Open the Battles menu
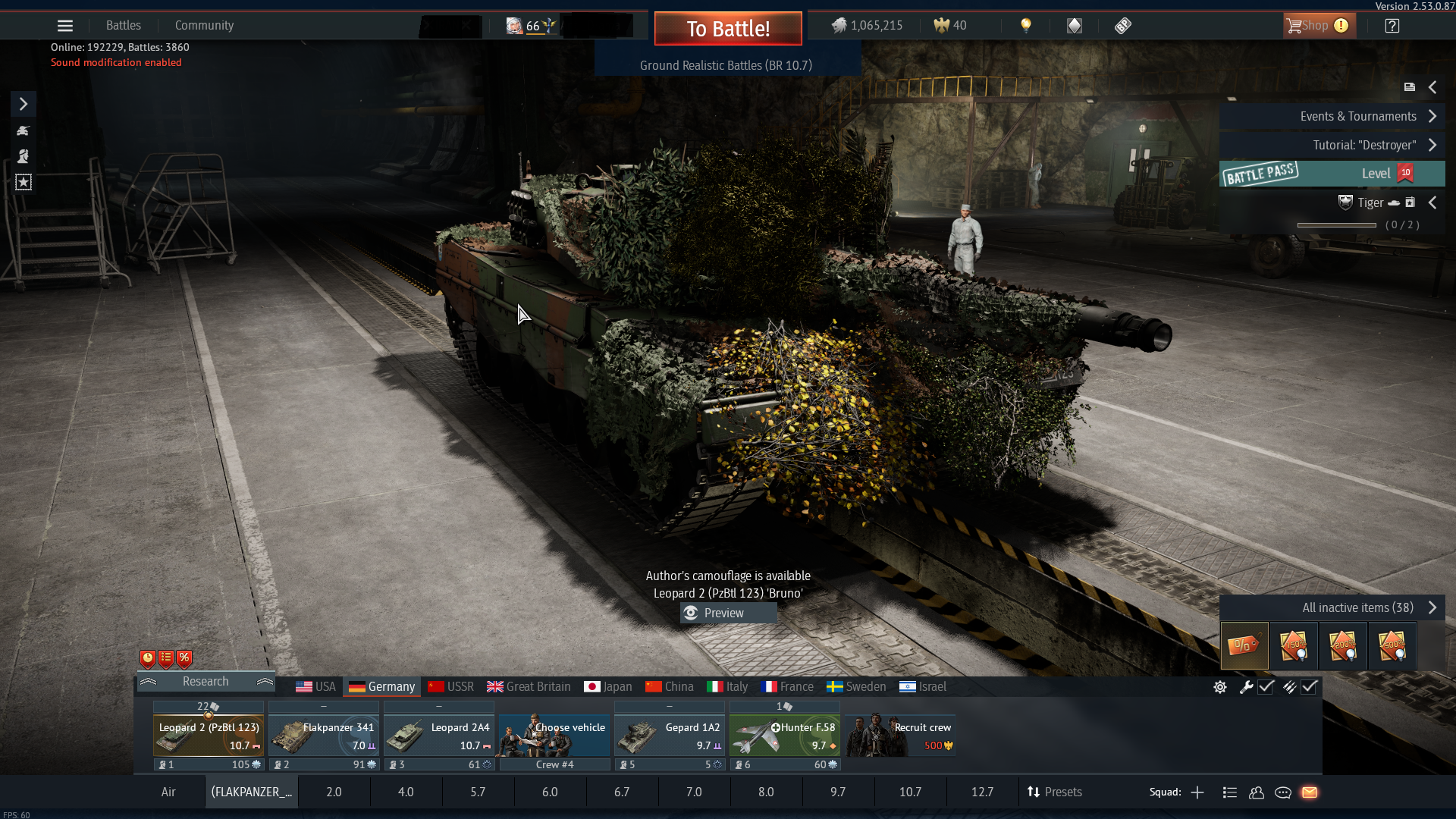The width and height of the screenshot is (1456, 819). tap(124, 26)
